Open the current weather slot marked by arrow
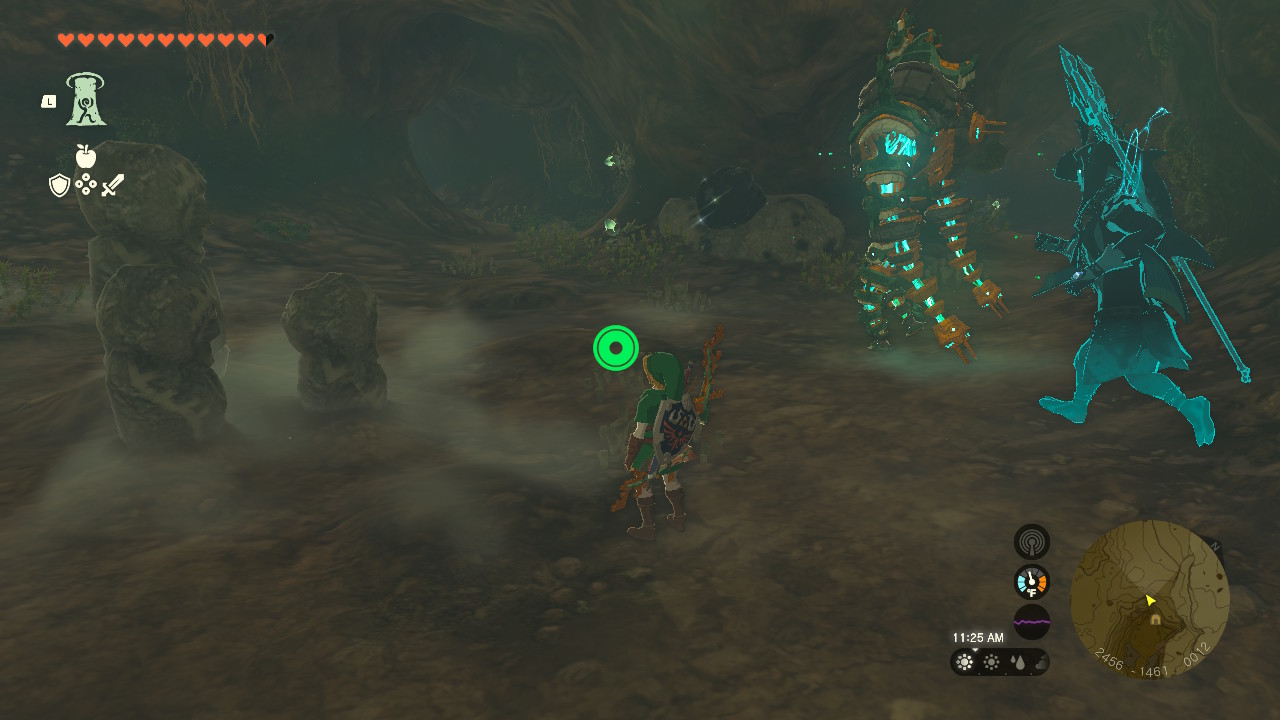 point(962,661)
